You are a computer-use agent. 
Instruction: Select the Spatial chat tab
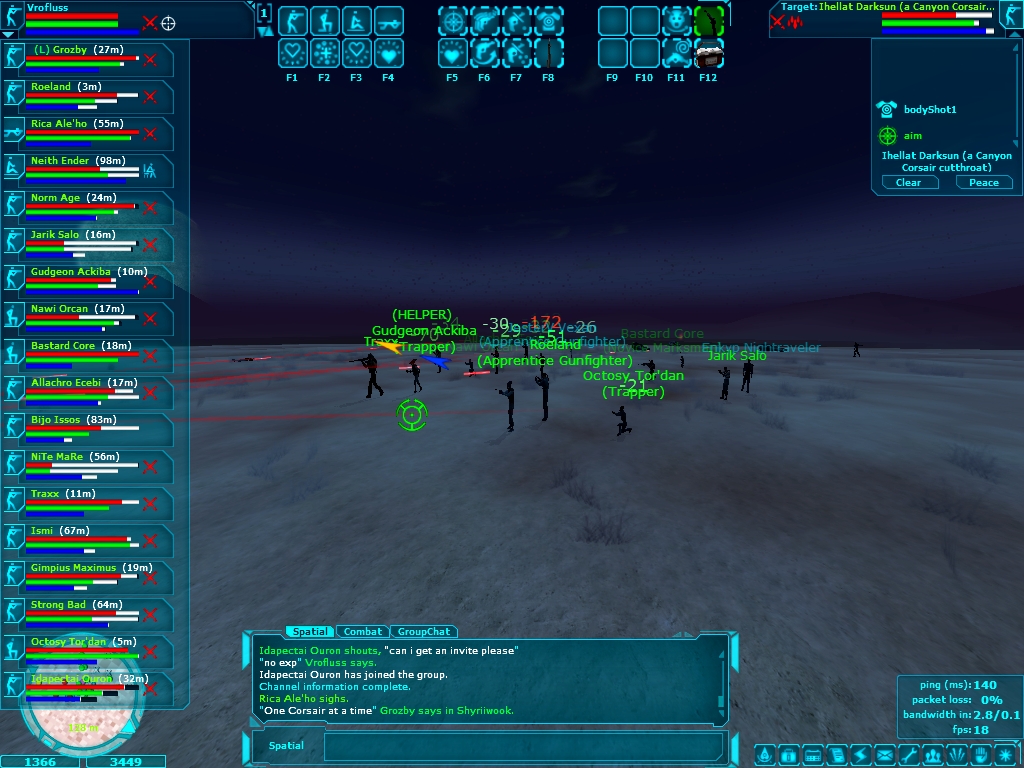tap(309, 632)
